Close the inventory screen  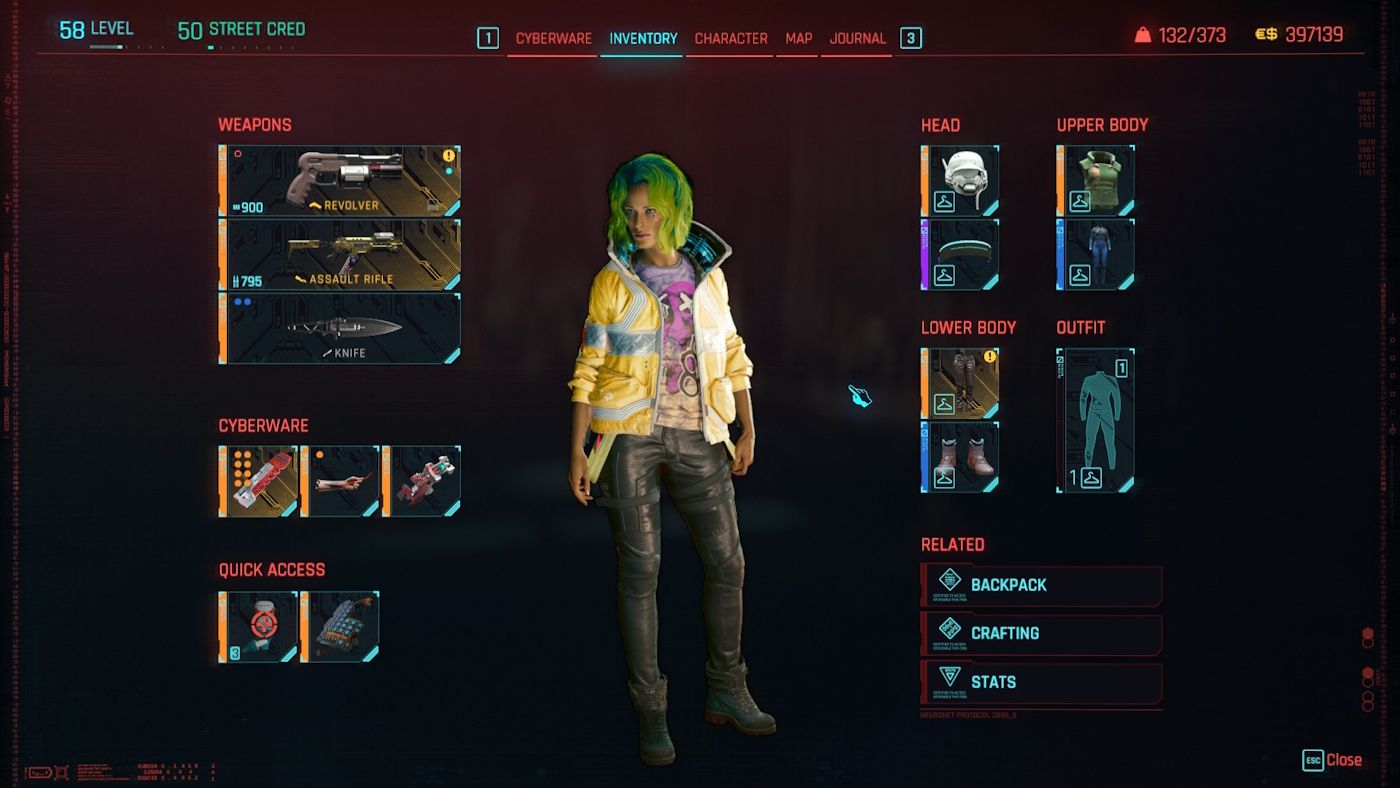[x=1332, y=760]
